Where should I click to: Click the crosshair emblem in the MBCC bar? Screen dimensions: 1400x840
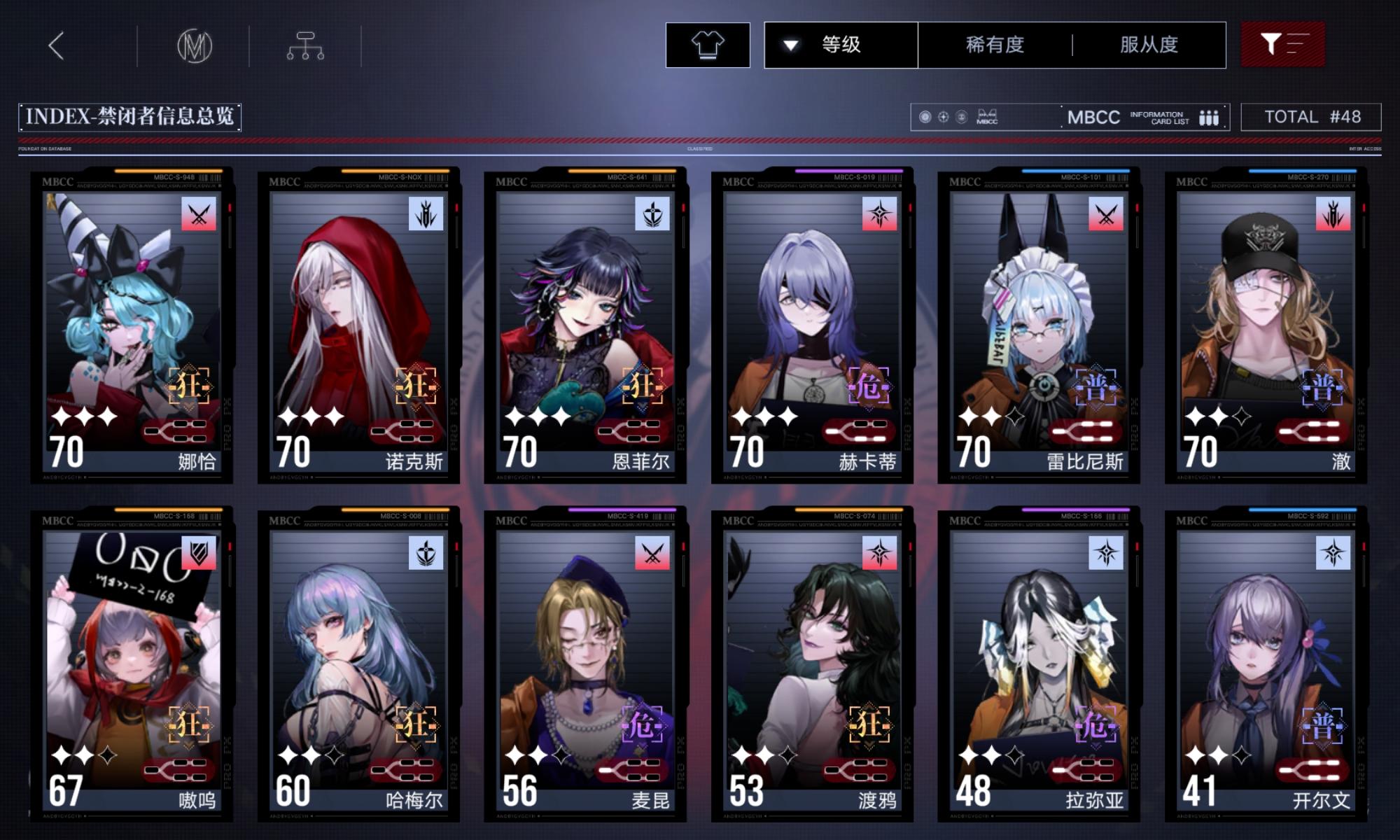pyautogui.click(x=943, y=118)
